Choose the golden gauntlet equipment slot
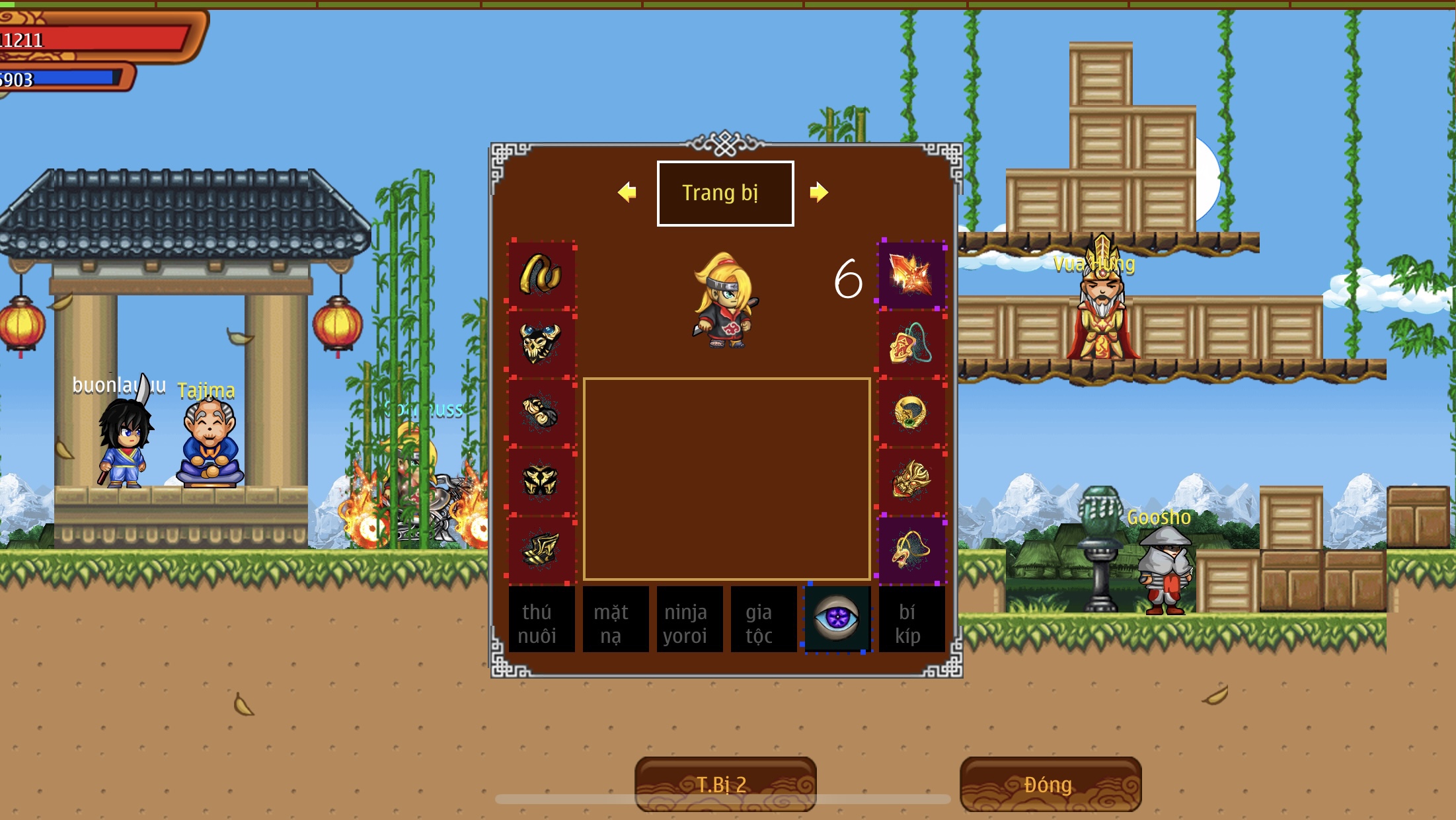The width and height of the screenshot is (1456, 820). (x=541, y=412)
